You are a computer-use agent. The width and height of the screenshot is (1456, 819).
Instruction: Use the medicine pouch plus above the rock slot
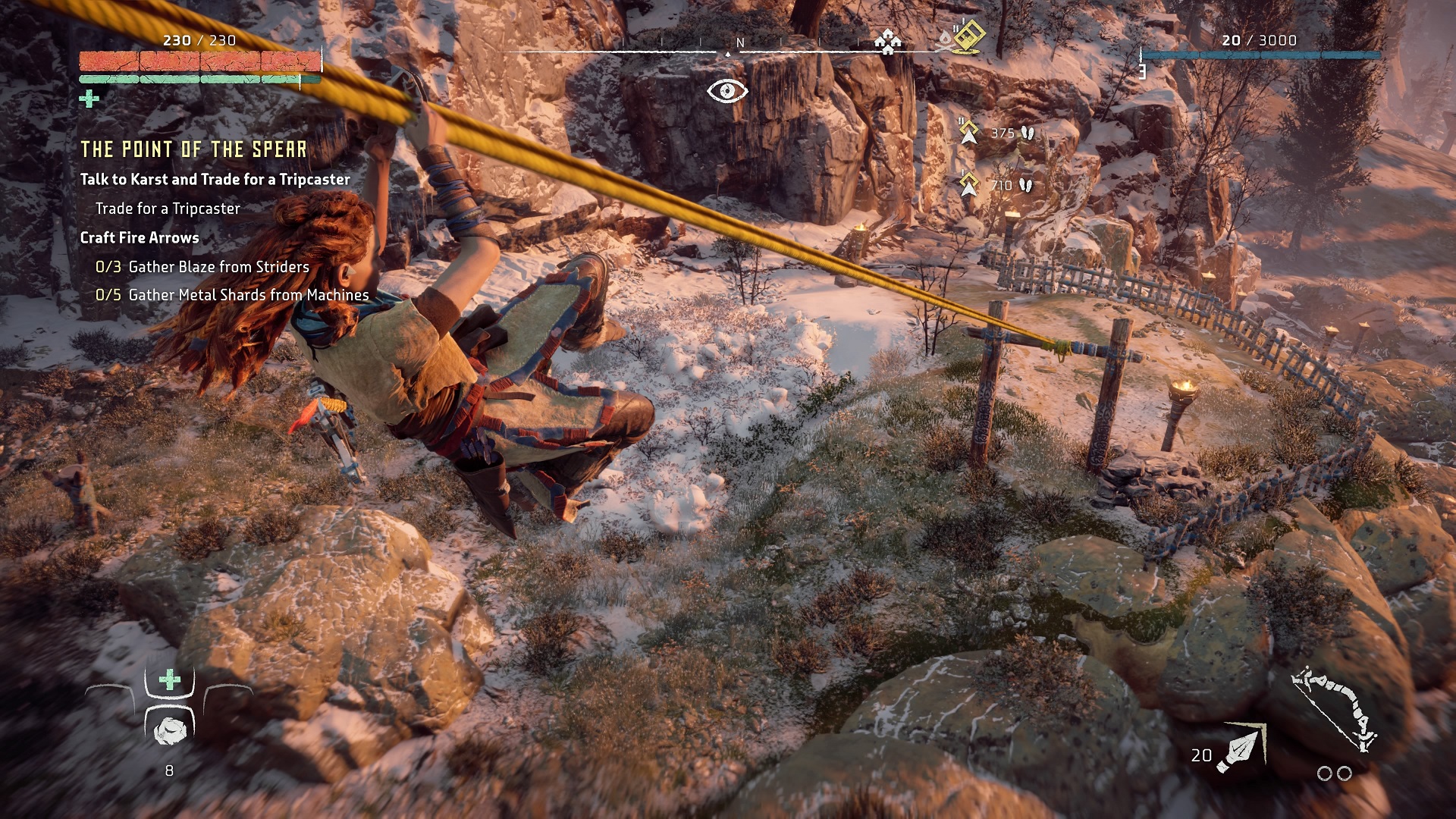170,679
